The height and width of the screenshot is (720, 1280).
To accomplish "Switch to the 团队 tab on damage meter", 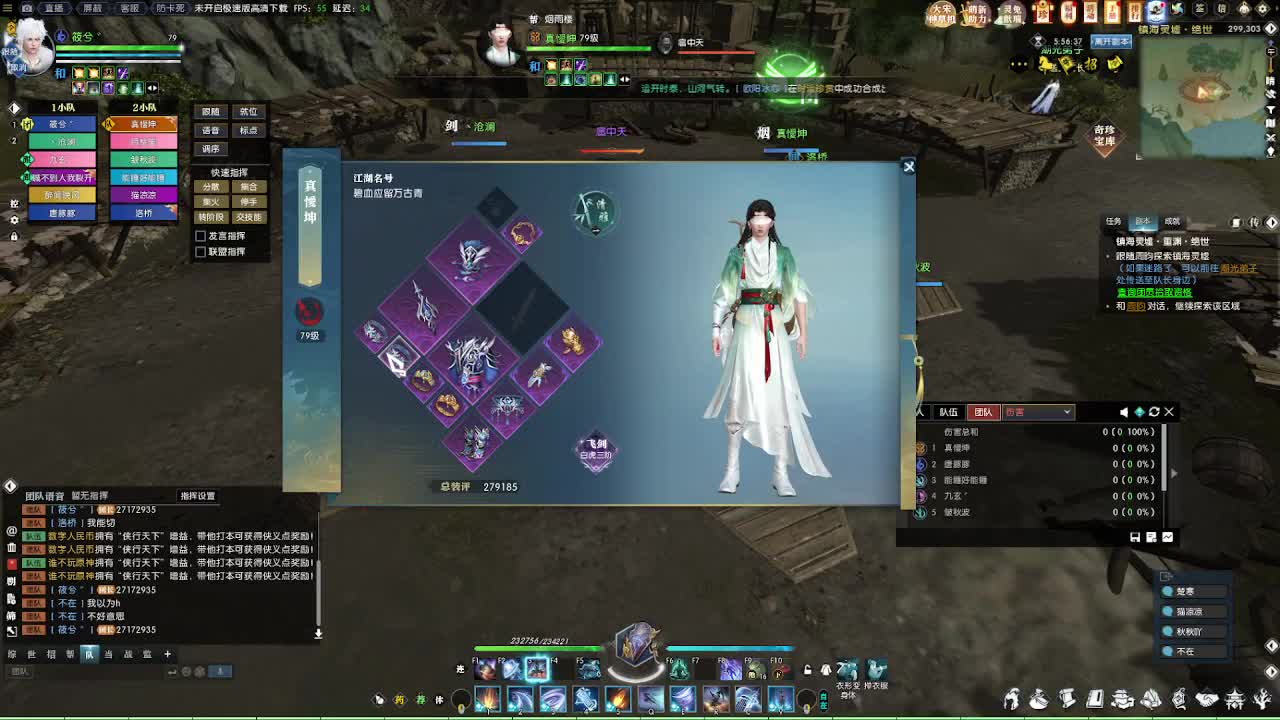I will 984,412.
